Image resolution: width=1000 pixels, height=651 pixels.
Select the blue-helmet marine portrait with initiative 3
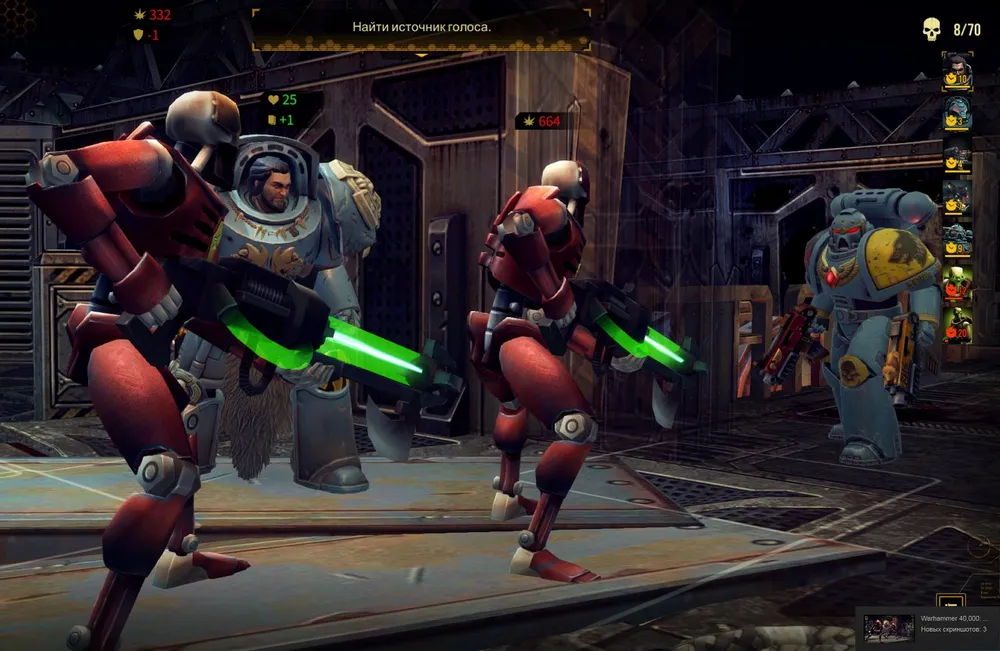[957, 113]
